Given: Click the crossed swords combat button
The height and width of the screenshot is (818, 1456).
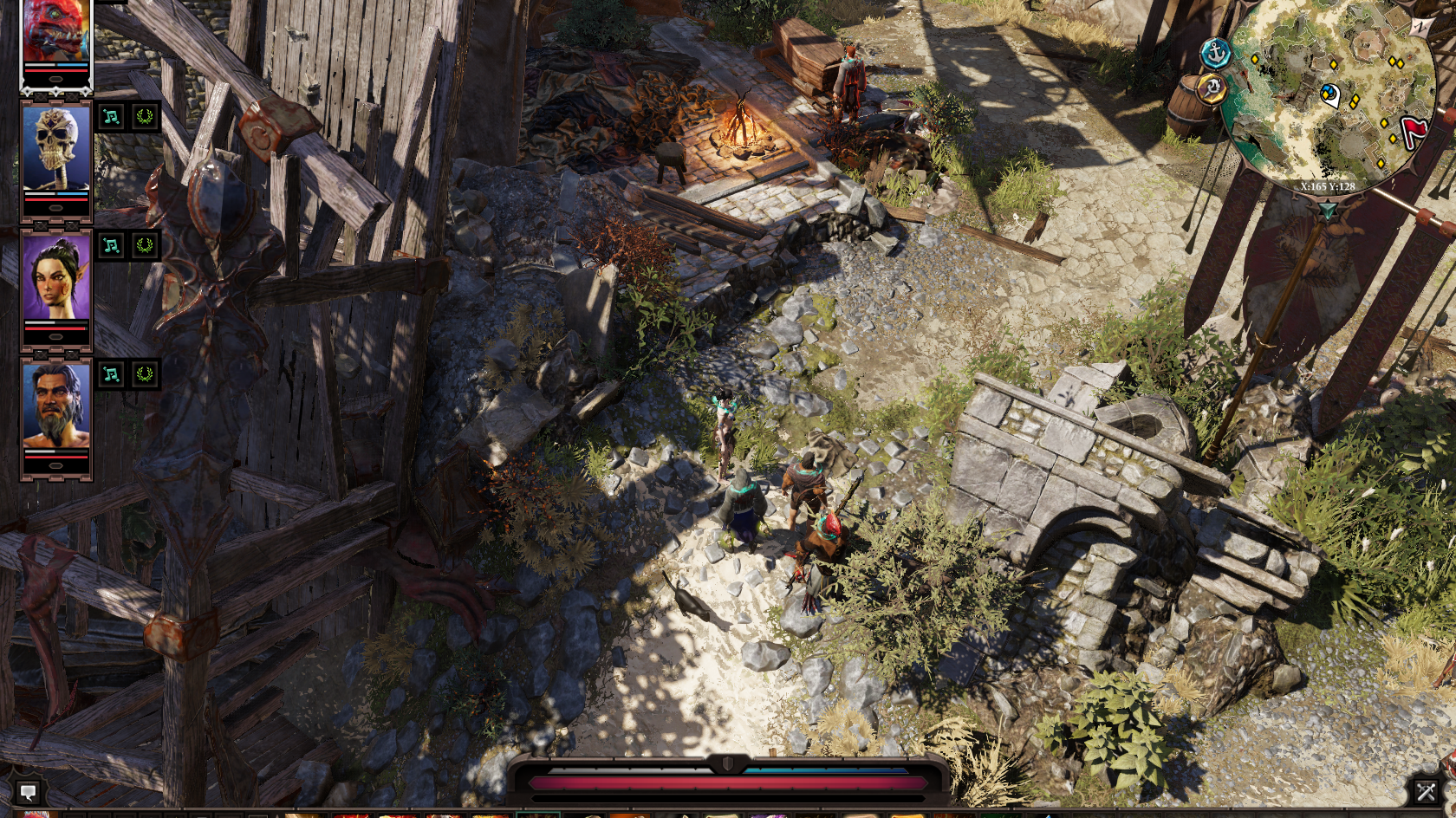Looking at the screenshot, I should point(1426,790).
